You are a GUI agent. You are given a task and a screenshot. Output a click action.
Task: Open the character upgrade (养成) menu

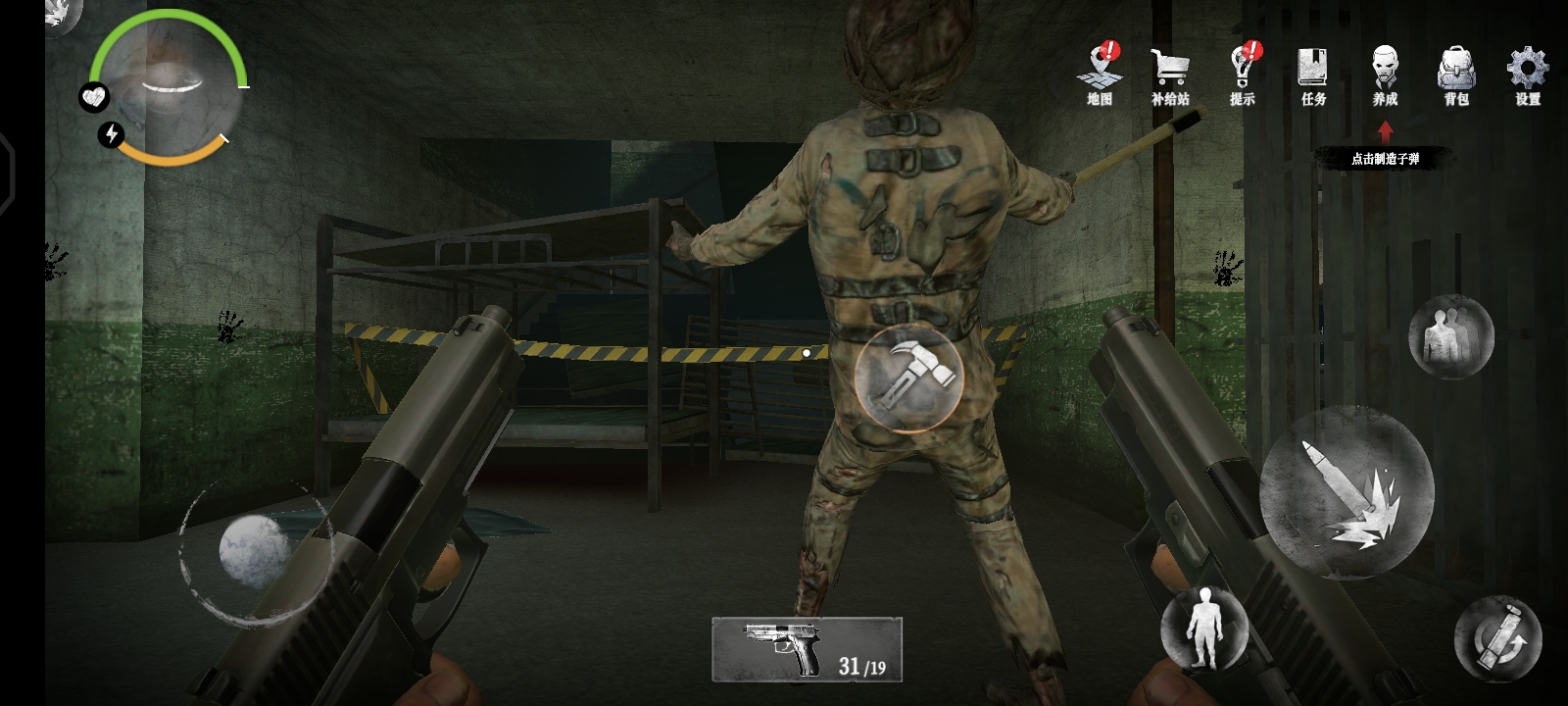coord(1385,74)
